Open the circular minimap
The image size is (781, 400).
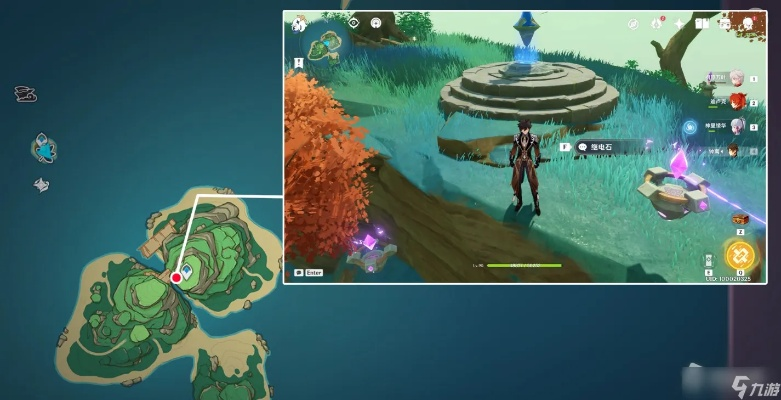coord(325,44)
